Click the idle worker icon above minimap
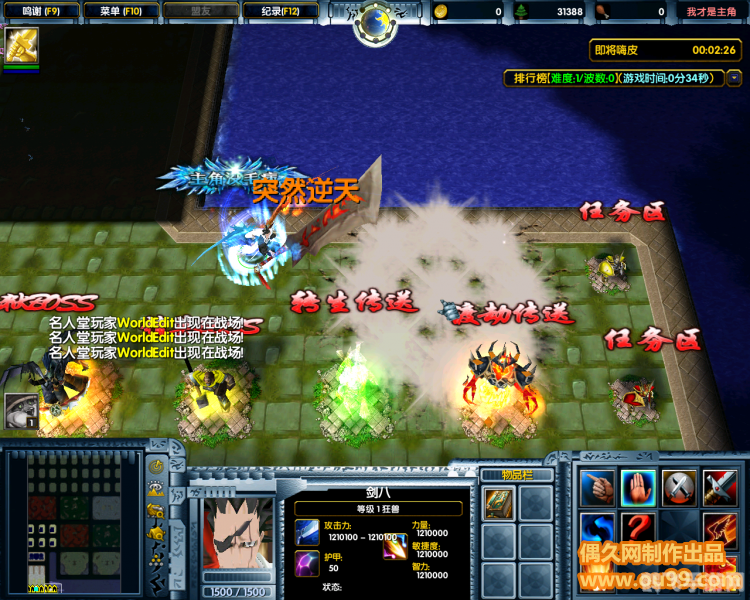750x600 pixels. tap(20, 411)
